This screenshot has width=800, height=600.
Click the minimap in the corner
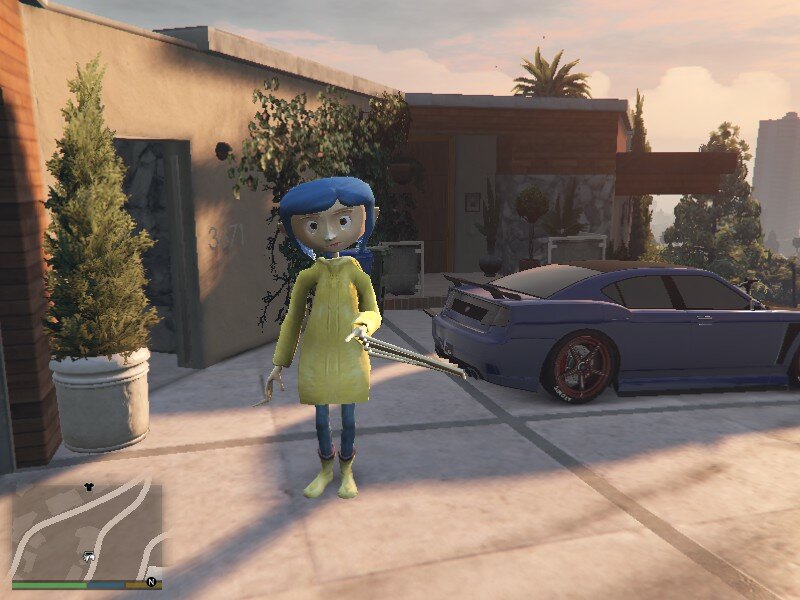tap(87, 531)
